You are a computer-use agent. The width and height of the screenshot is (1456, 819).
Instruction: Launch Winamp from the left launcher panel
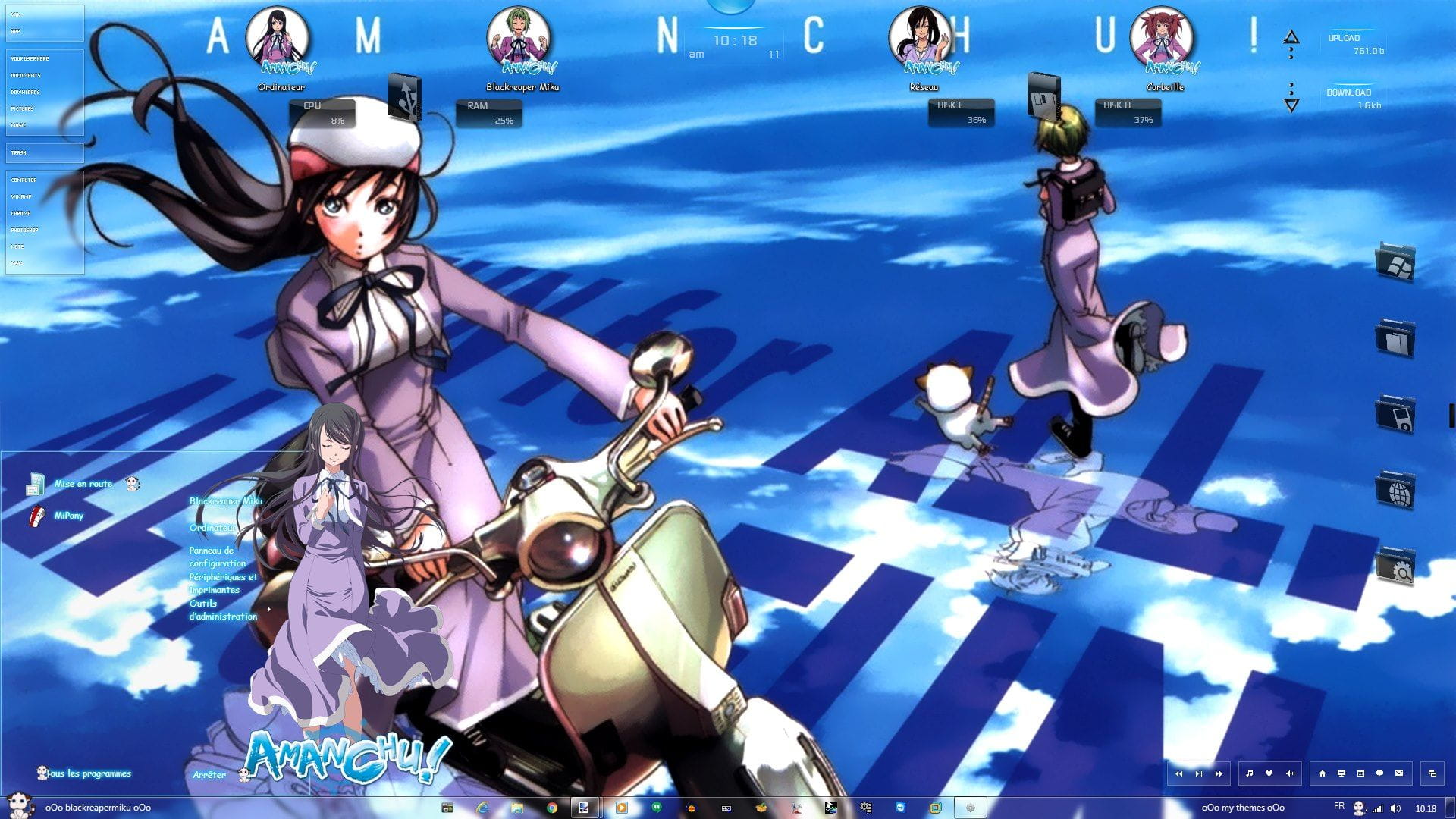point(23,196)
